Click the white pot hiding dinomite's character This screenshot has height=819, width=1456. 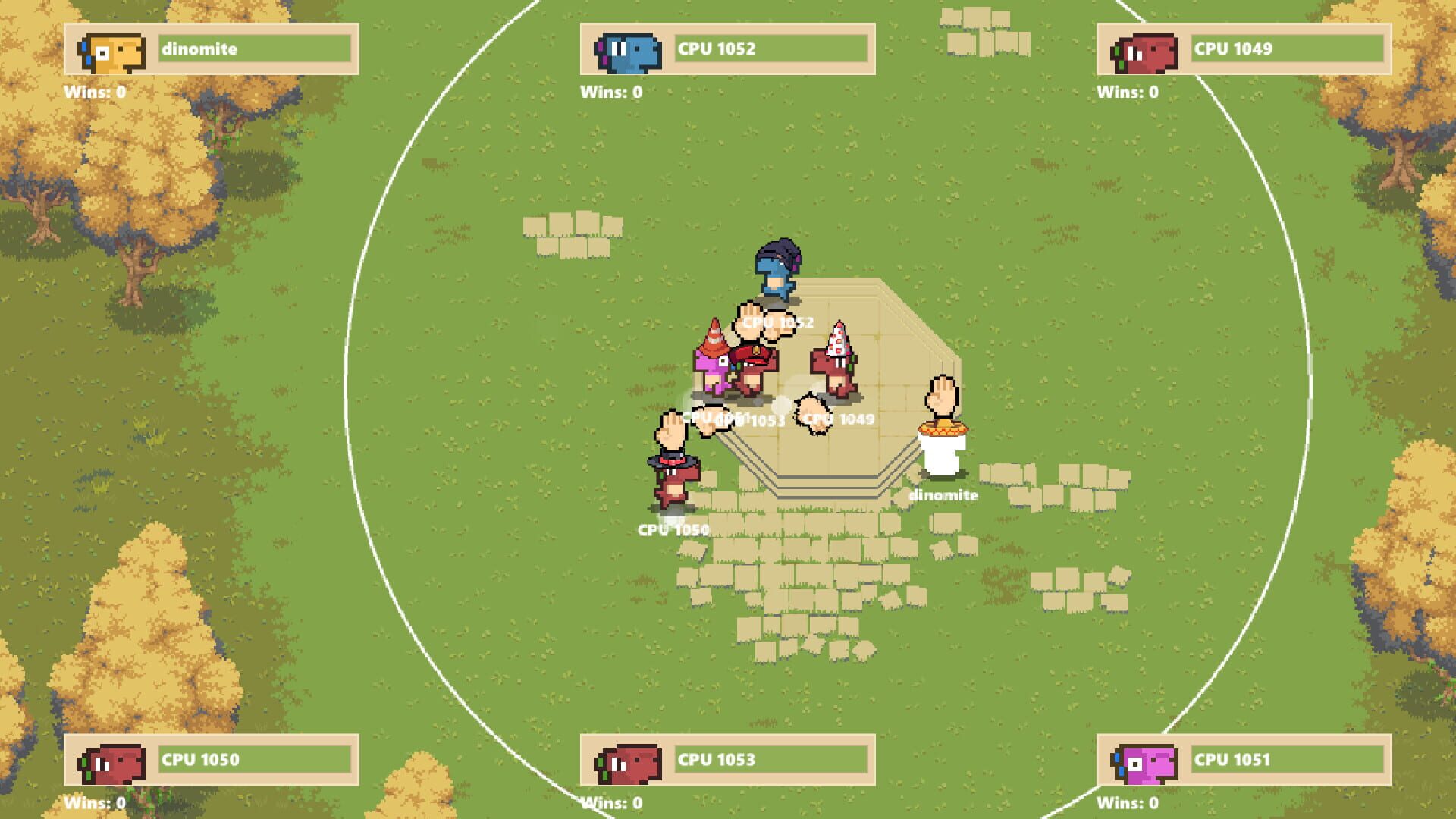pyautogui.click(x=943, y=455)
